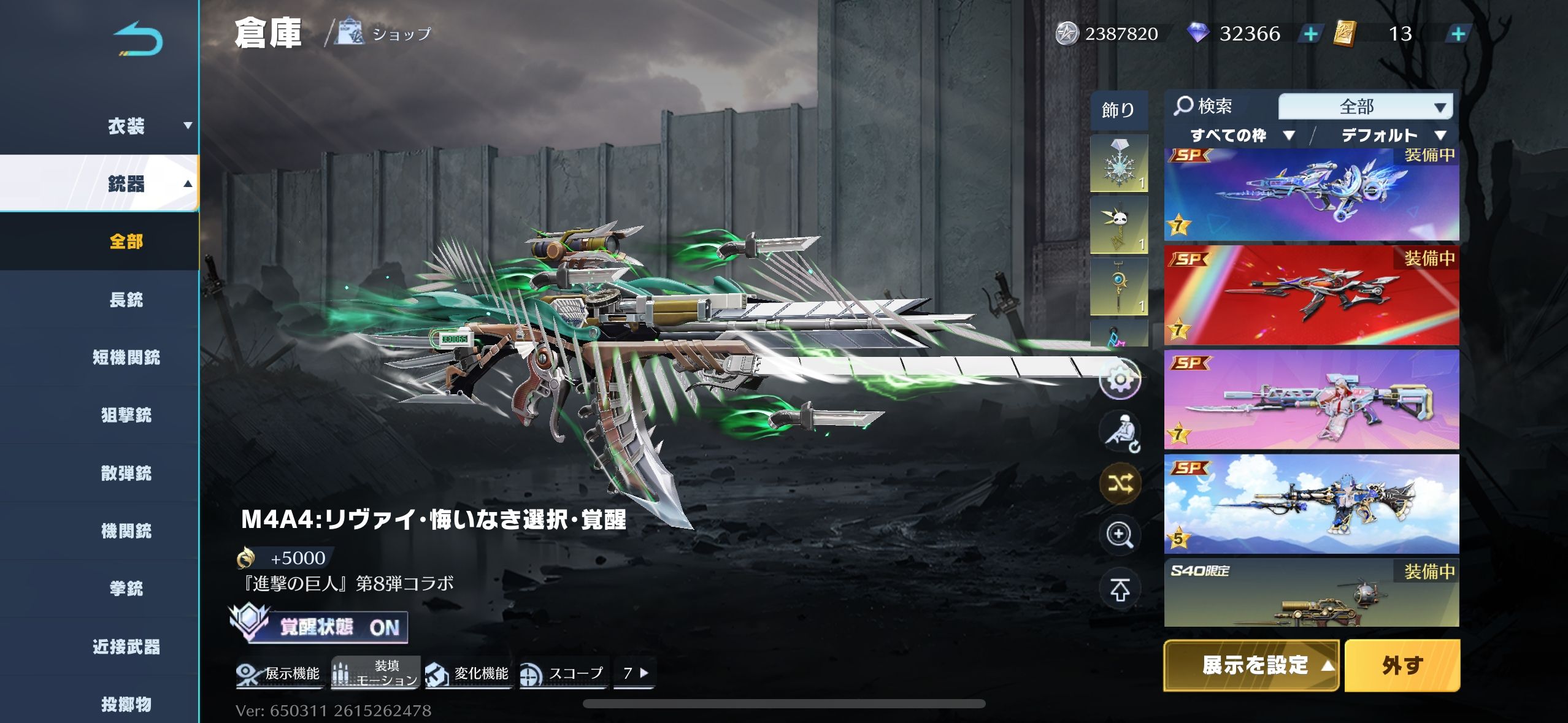1568x723 pixels.
Task: Choose the 散弾銃 shotgun category
Action: click(x=126, y=473)
